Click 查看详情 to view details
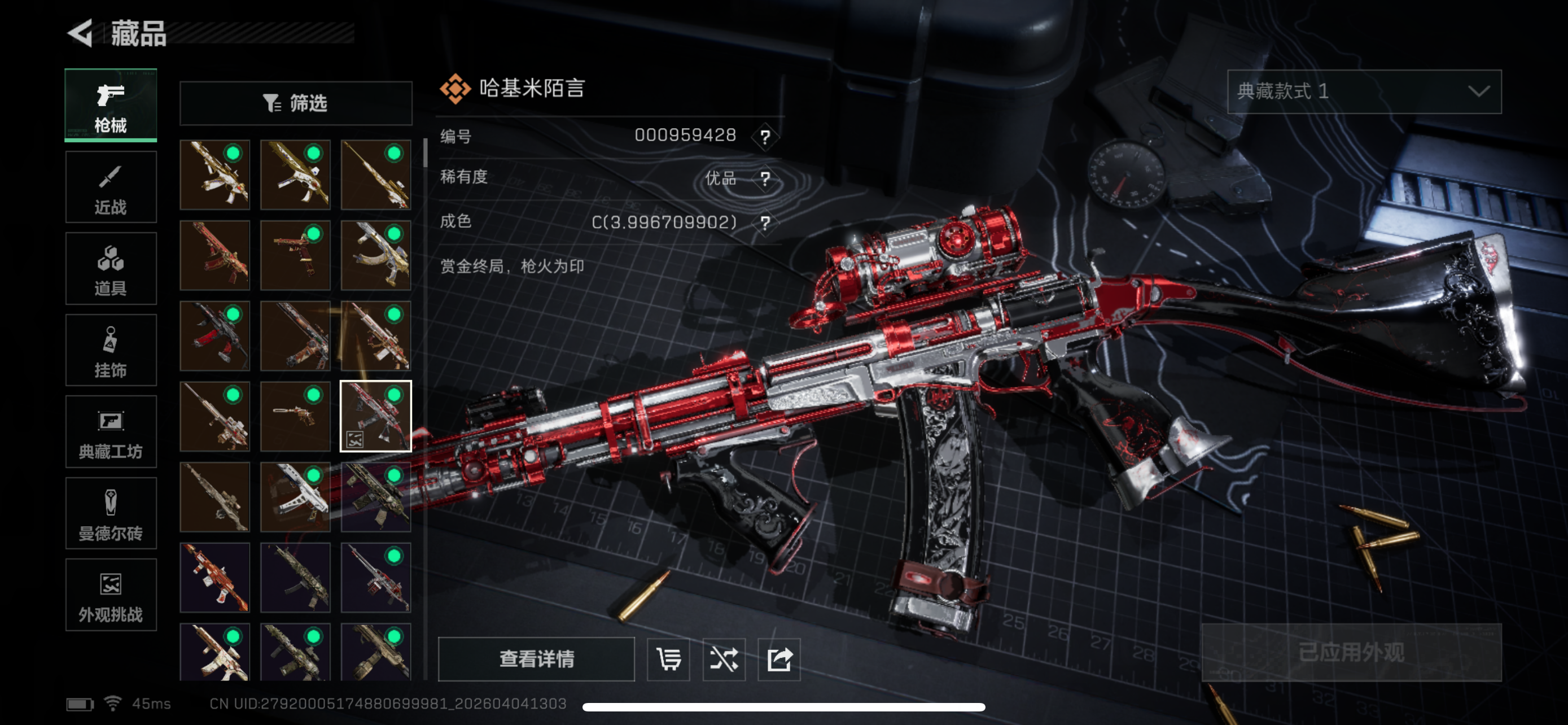The image size is (1568, 725). tap(536, 658)
